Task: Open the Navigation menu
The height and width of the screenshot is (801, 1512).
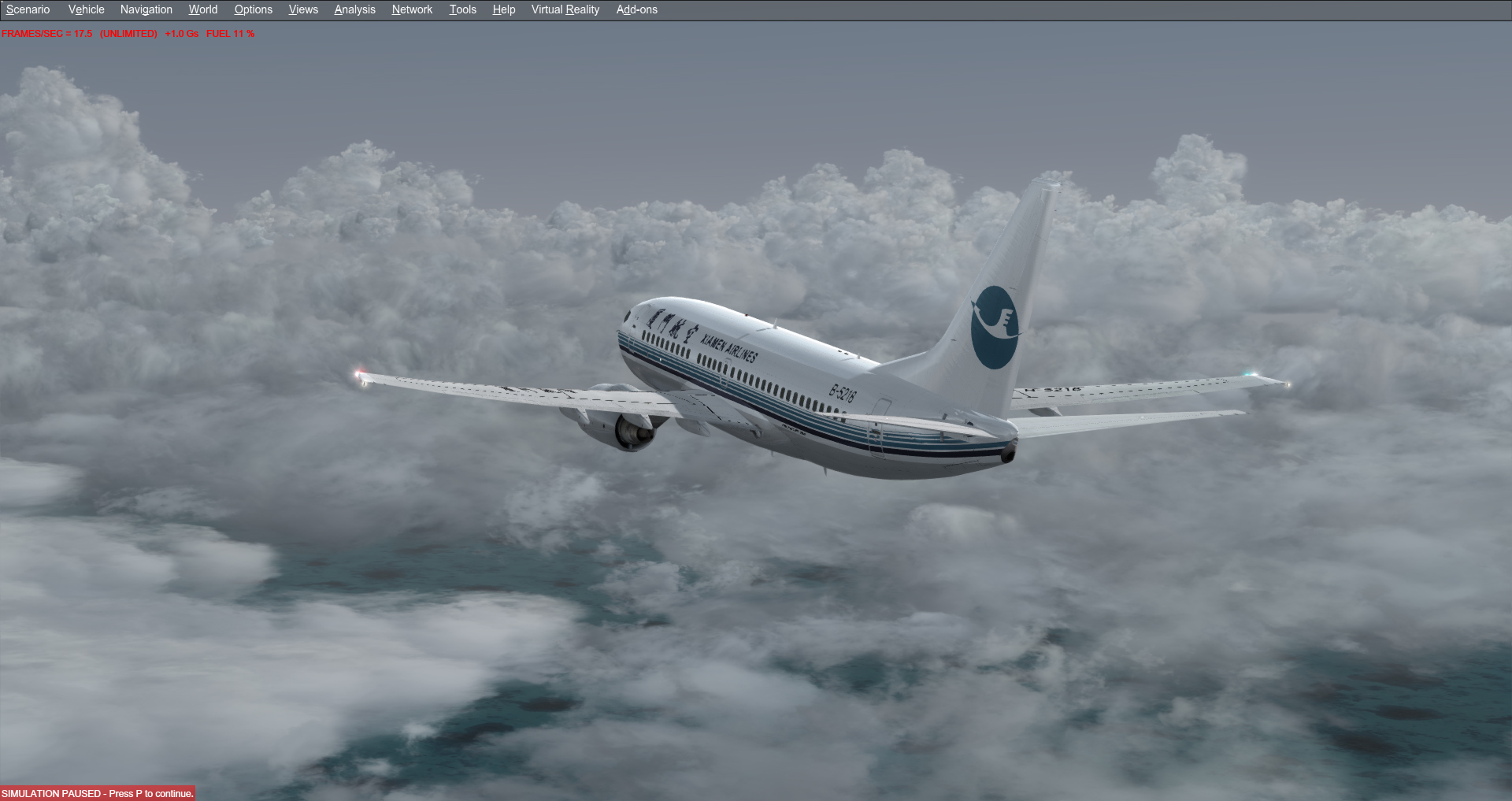Action: [146, 9]
